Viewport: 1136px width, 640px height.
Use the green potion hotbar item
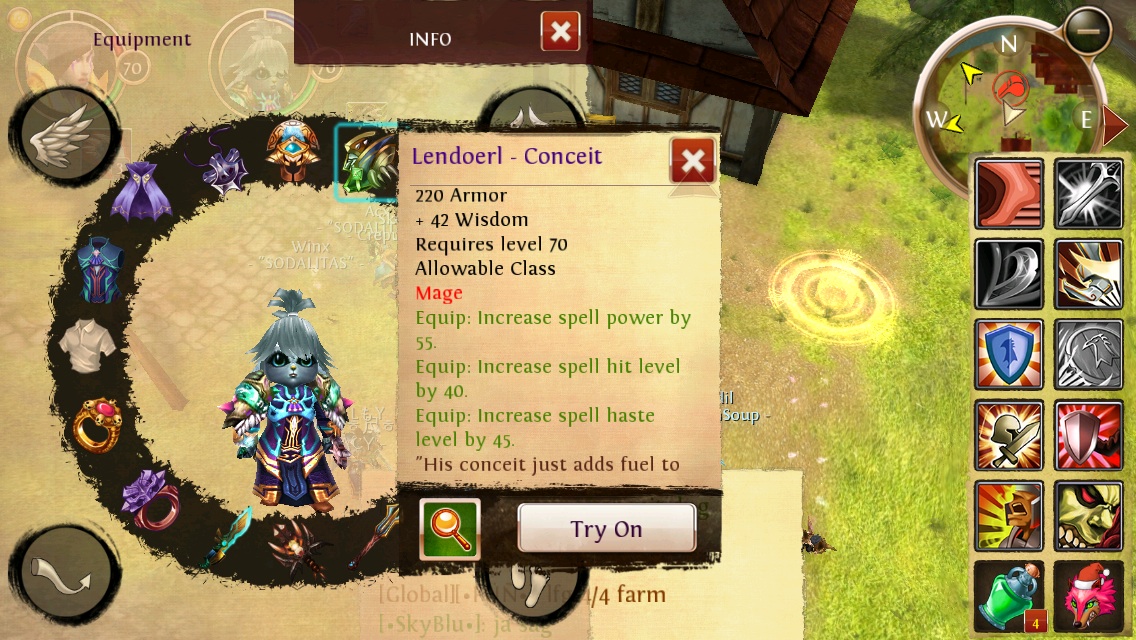click(x=1008, y=596)
